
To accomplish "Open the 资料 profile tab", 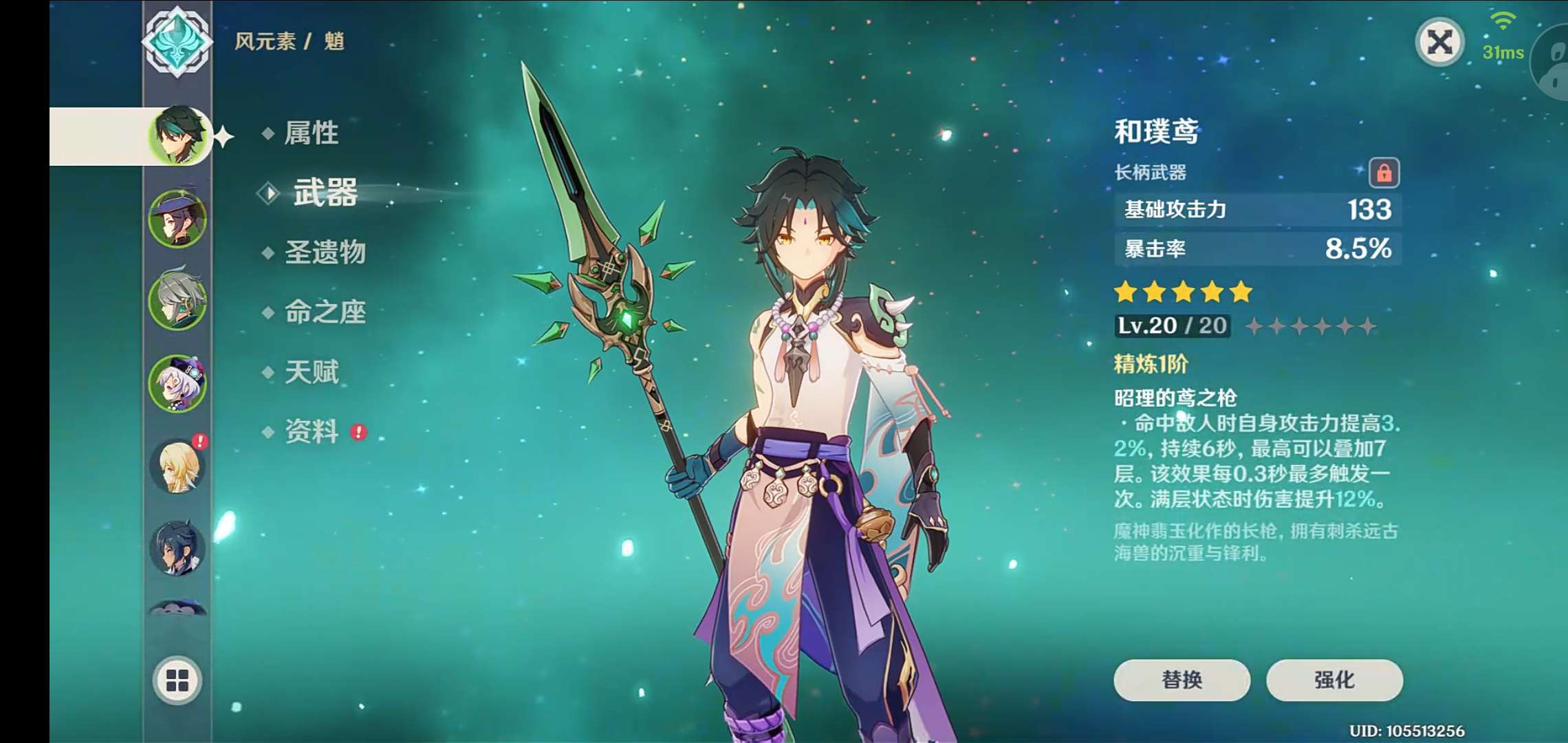I will coord(312,432).
